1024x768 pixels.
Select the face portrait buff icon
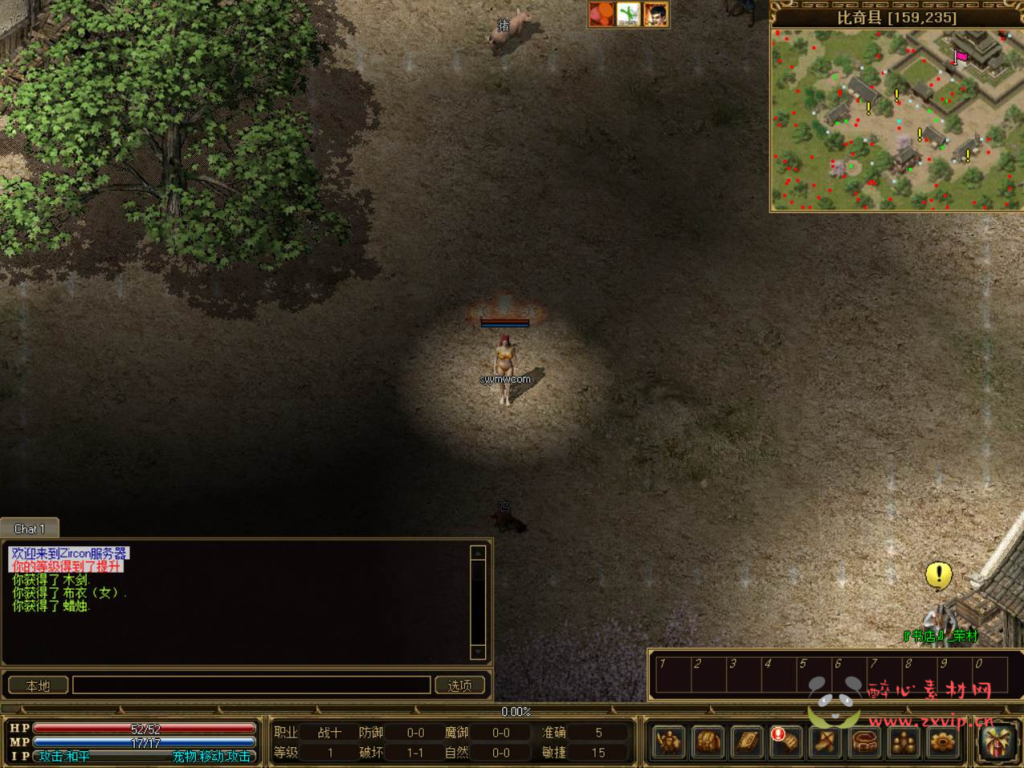pyautogui.click(x=656, y=14)
